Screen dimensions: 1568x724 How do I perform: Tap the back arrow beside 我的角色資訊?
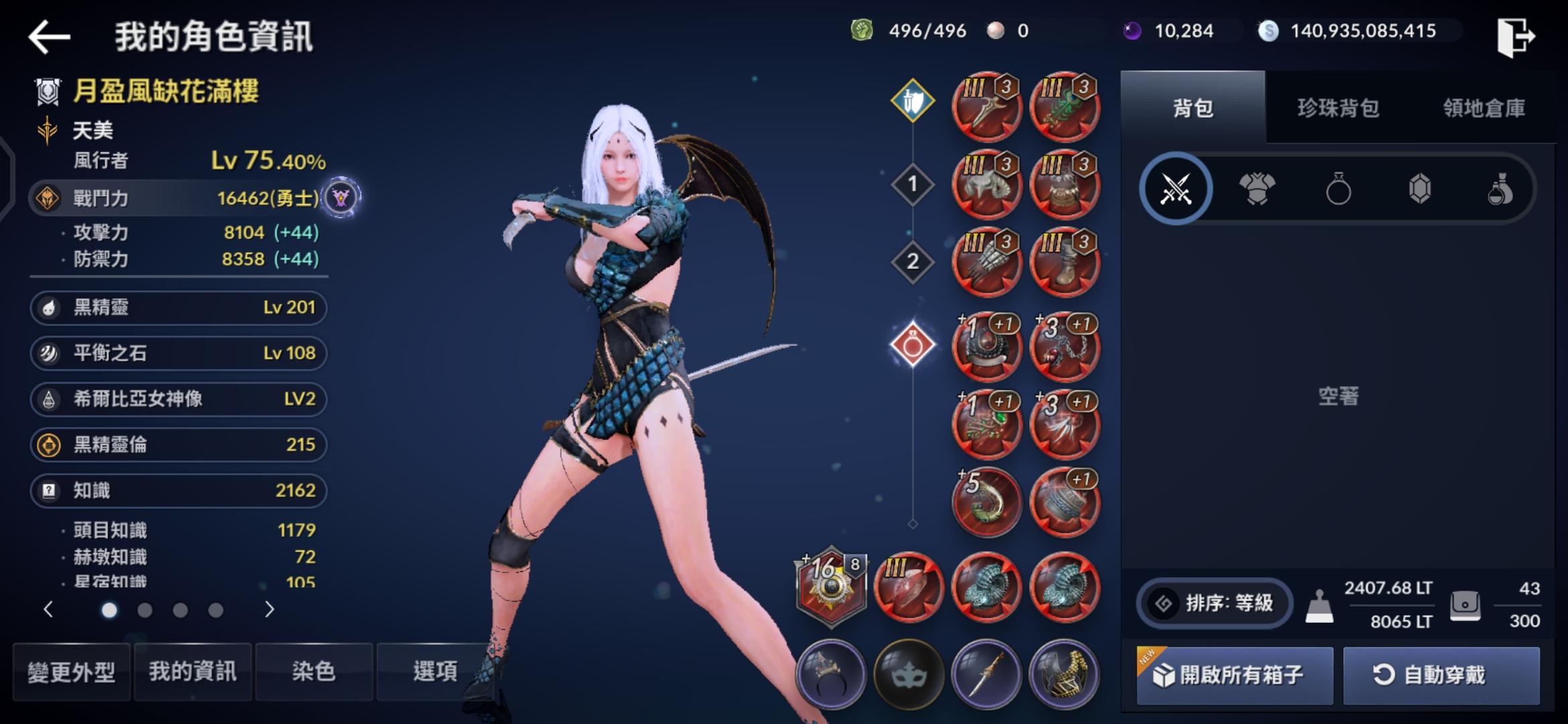tap(49, 36)
